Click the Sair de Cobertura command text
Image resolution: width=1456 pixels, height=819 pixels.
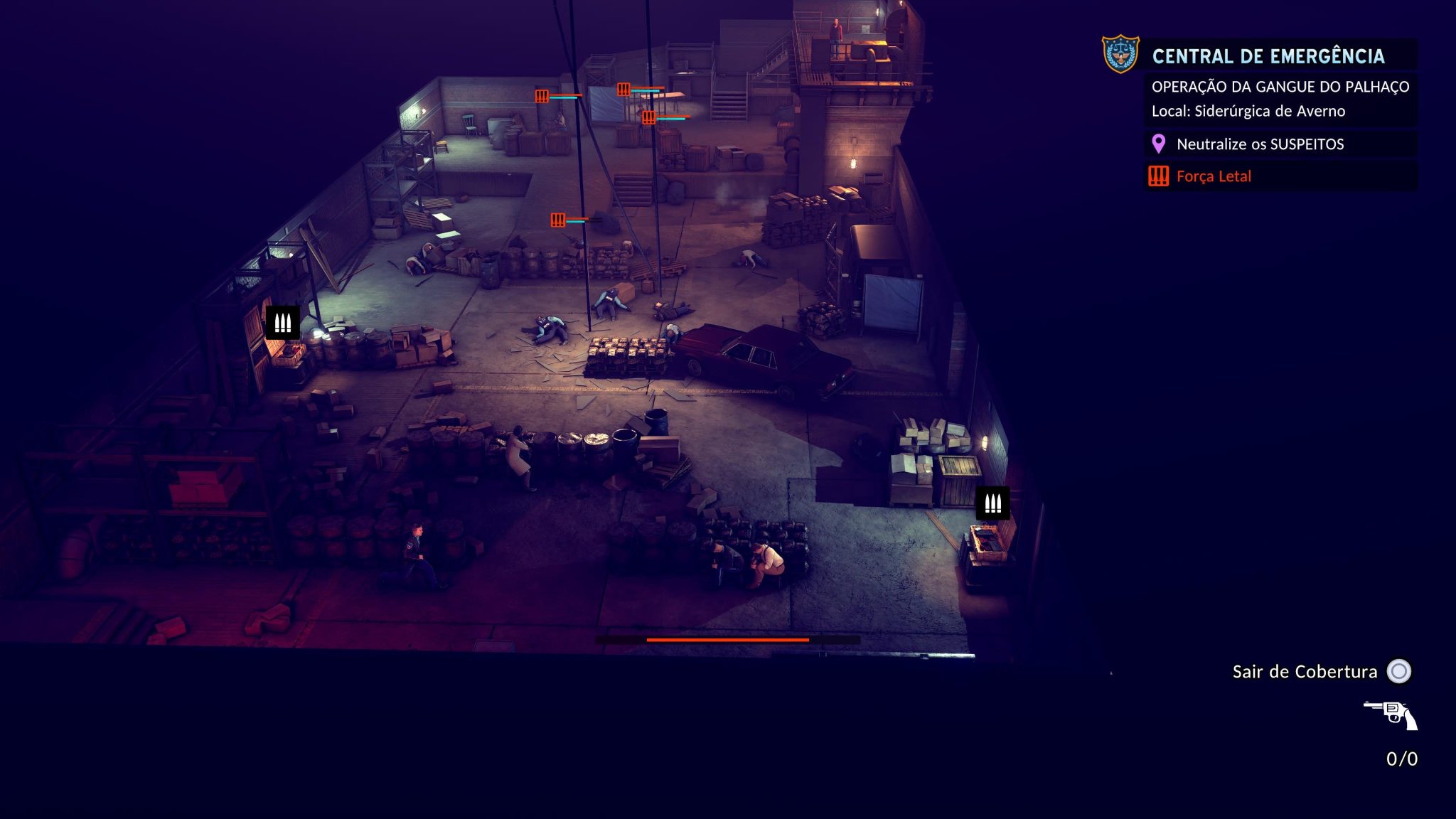(1305, 671)
